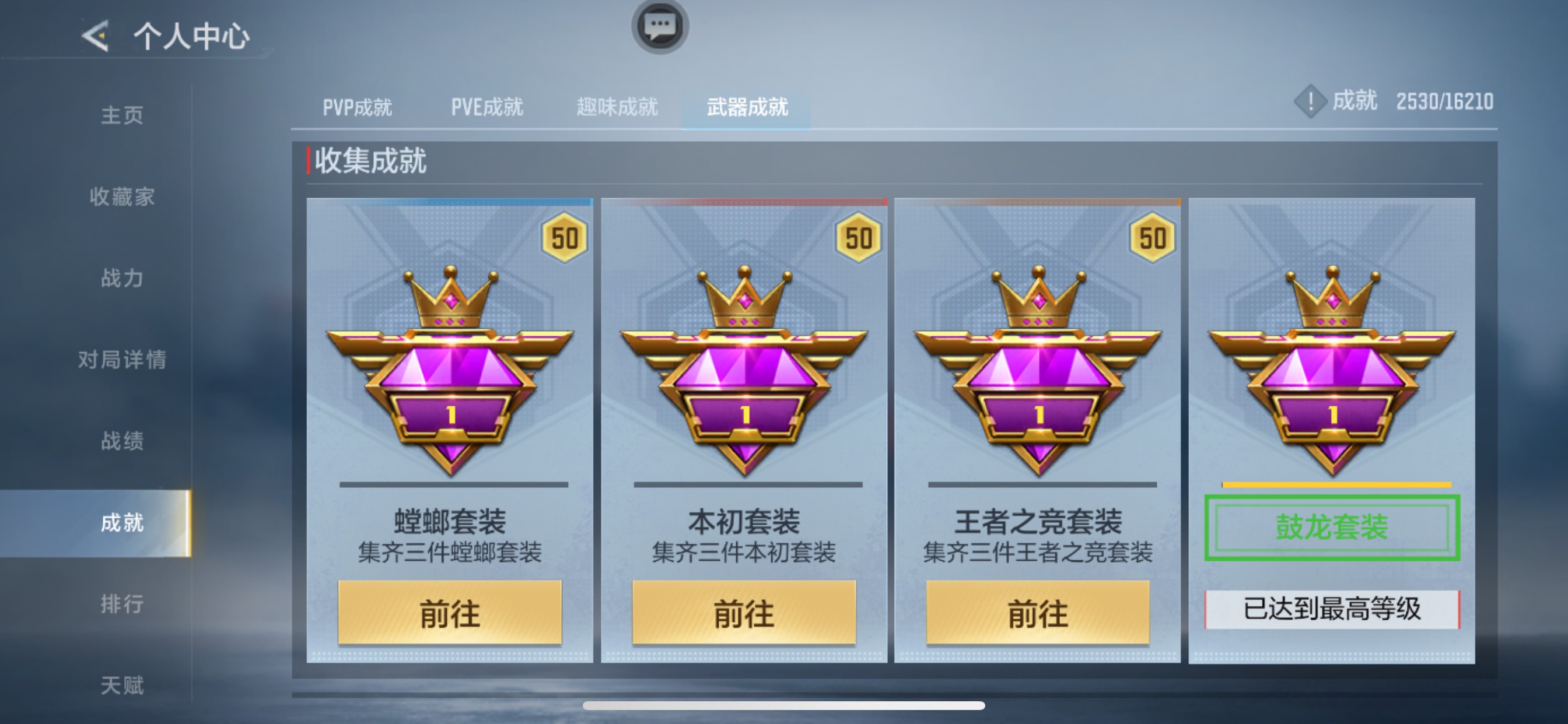Viewport: 1568px width, 724px height.
Task: Open the 武器成就 tab
Action: [x=747, y=107]
